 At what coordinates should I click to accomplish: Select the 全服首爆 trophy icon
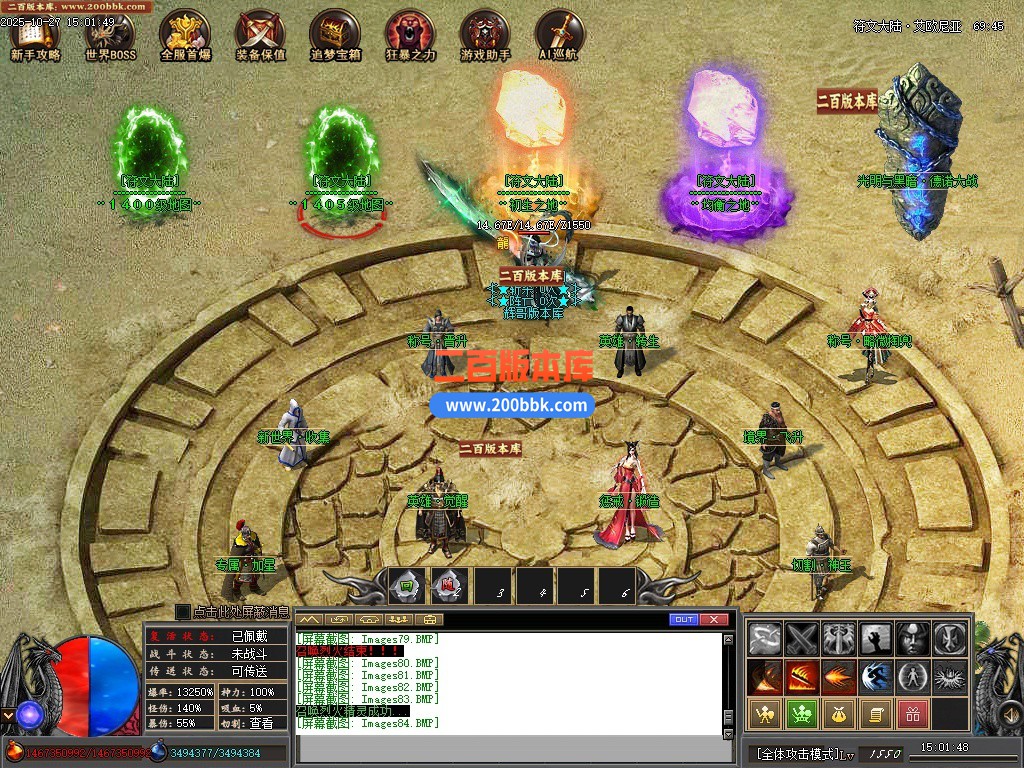tap(185, 37)
